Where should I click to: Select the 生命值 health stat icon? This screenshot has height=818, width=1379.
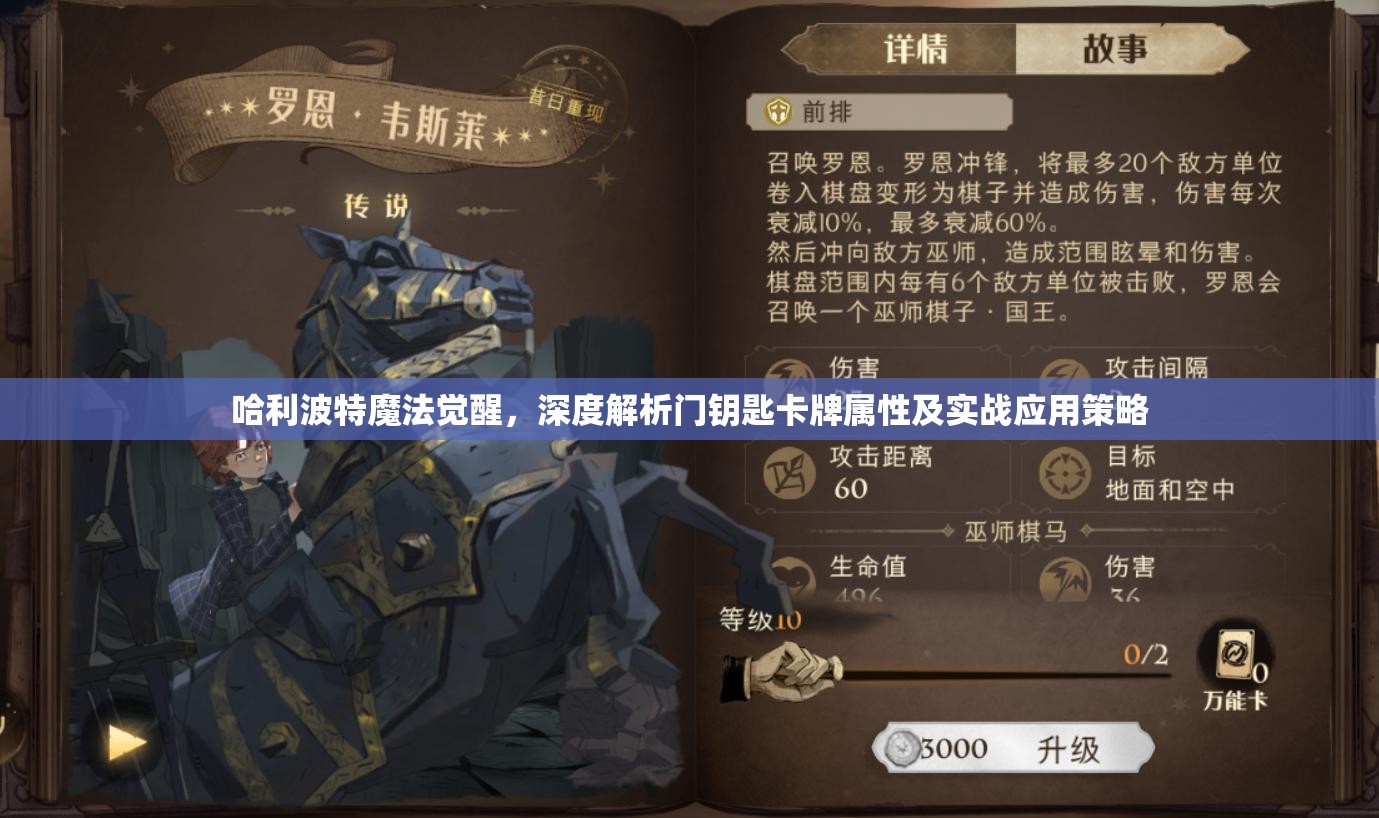pyautogui.click(x=790, y=575)
